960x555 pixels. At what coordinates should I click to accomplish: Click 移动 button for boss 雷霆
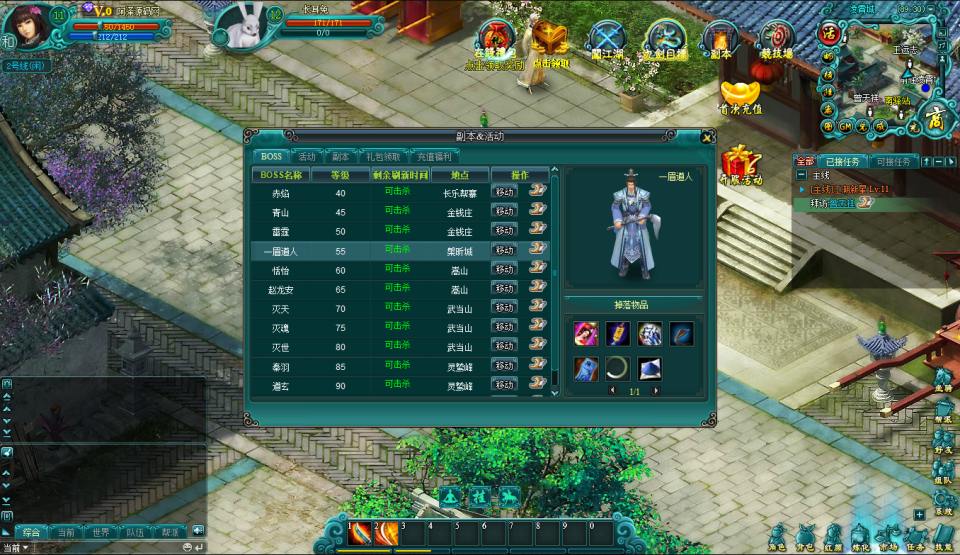click(x=505, y=231)
